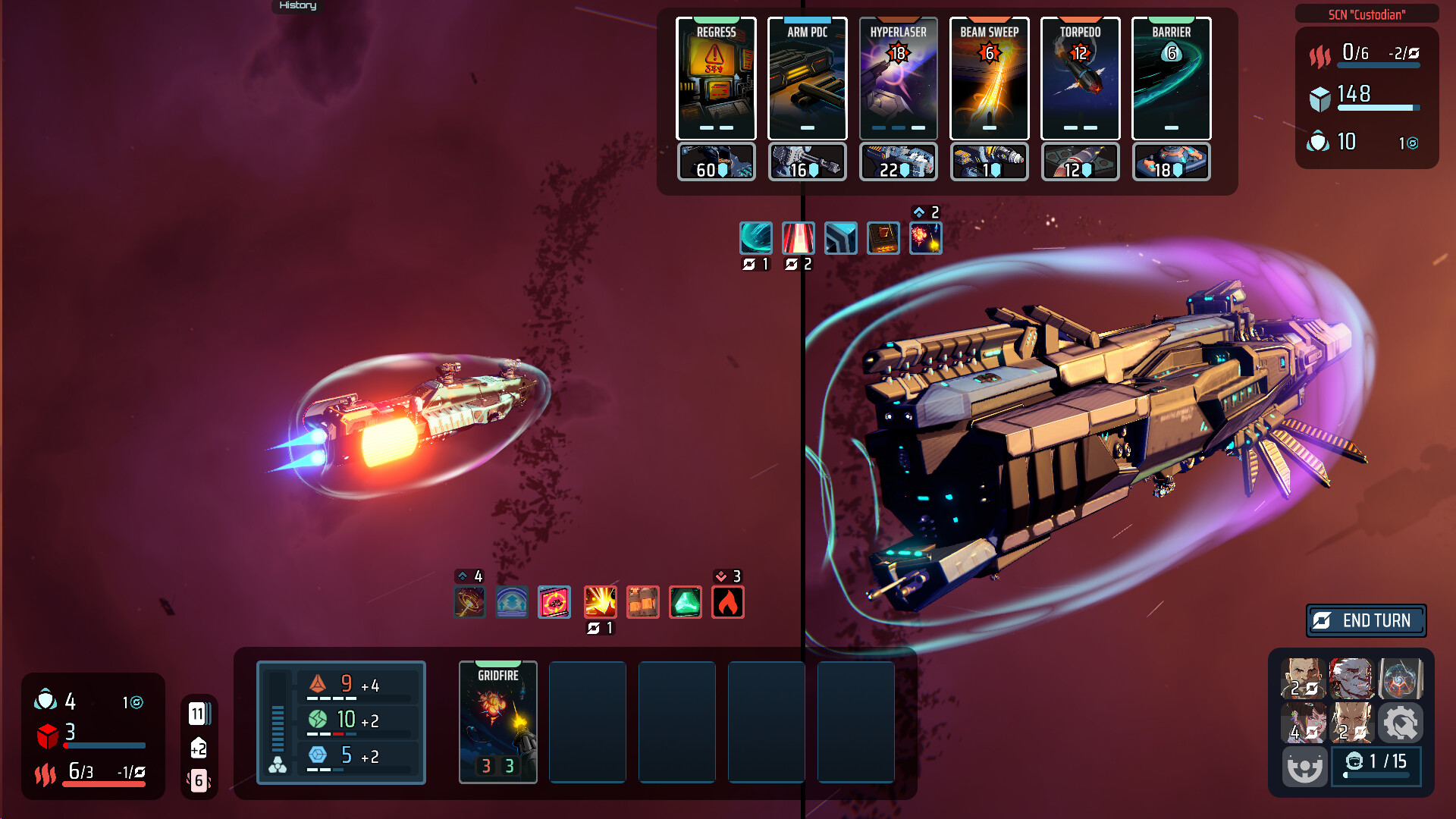Select the enemy Hyperlaser card
Image resolution: width=1456 pixels, height=819 pixels.
(898, 79)
